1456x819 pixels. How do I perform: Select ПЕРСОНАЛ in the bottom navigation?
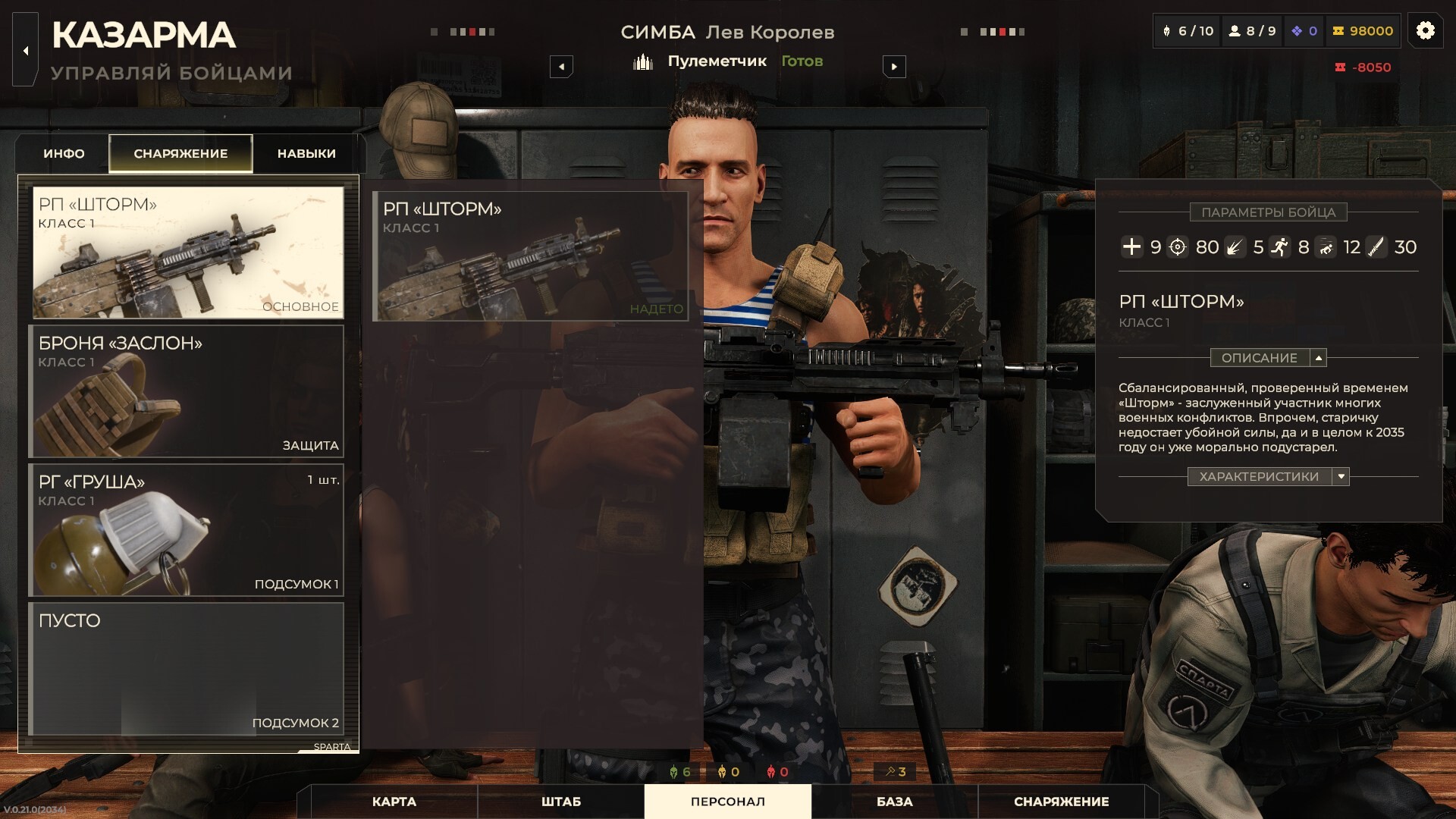(728, 802)
